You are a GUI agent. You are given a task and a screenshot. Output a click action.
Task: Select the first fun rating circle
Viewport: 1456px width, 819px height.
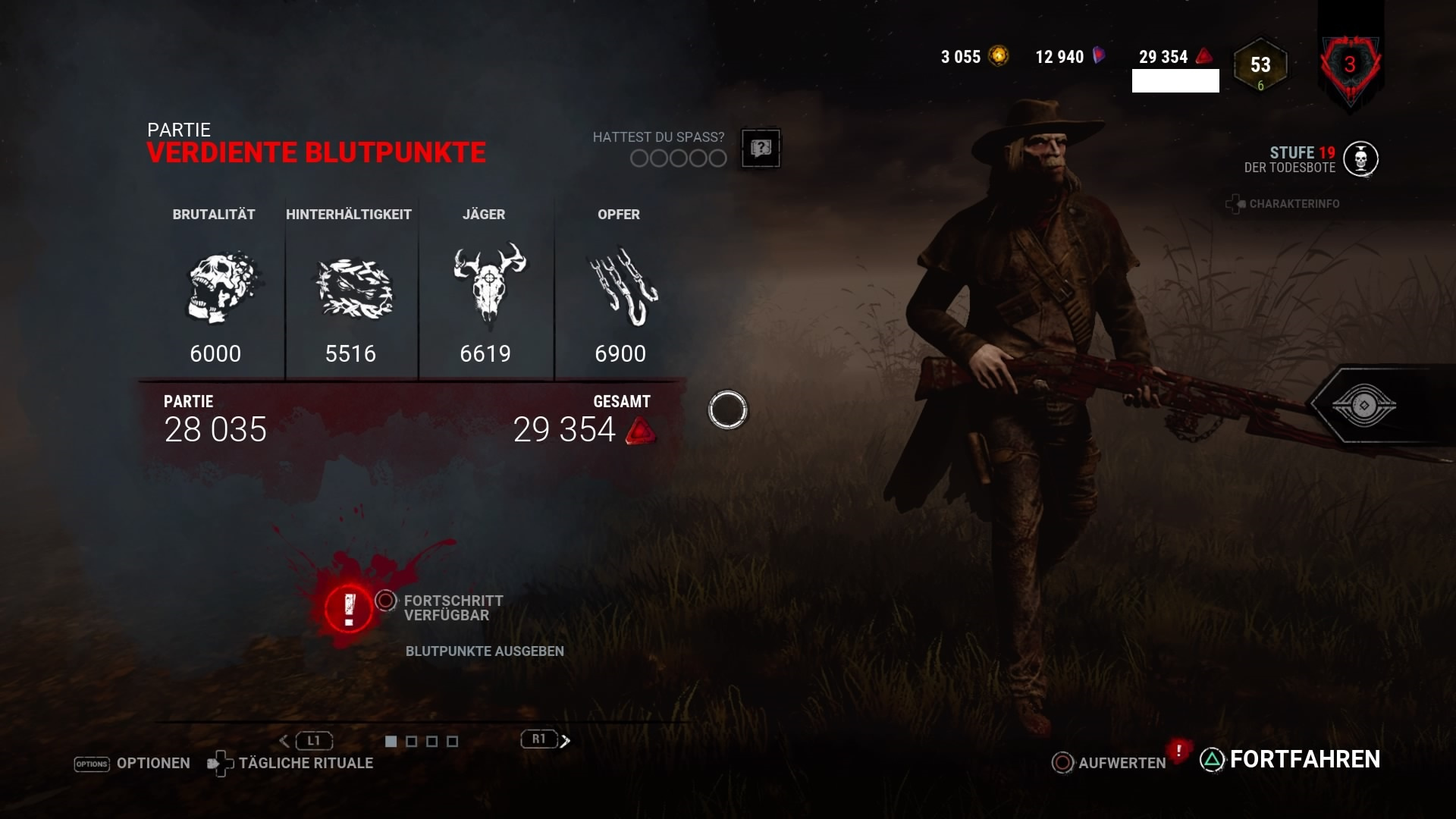tap(639, 159)
